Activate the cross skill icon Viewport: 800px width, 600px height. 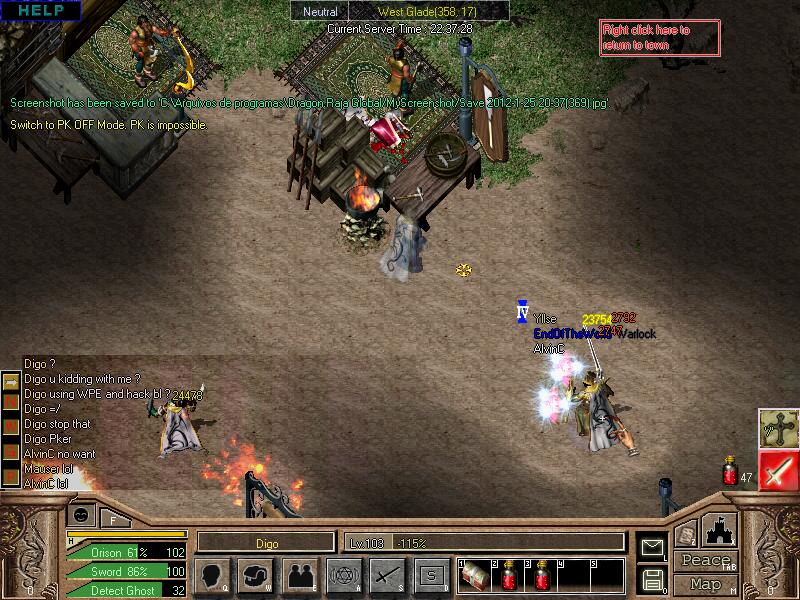tap(777, 428)
